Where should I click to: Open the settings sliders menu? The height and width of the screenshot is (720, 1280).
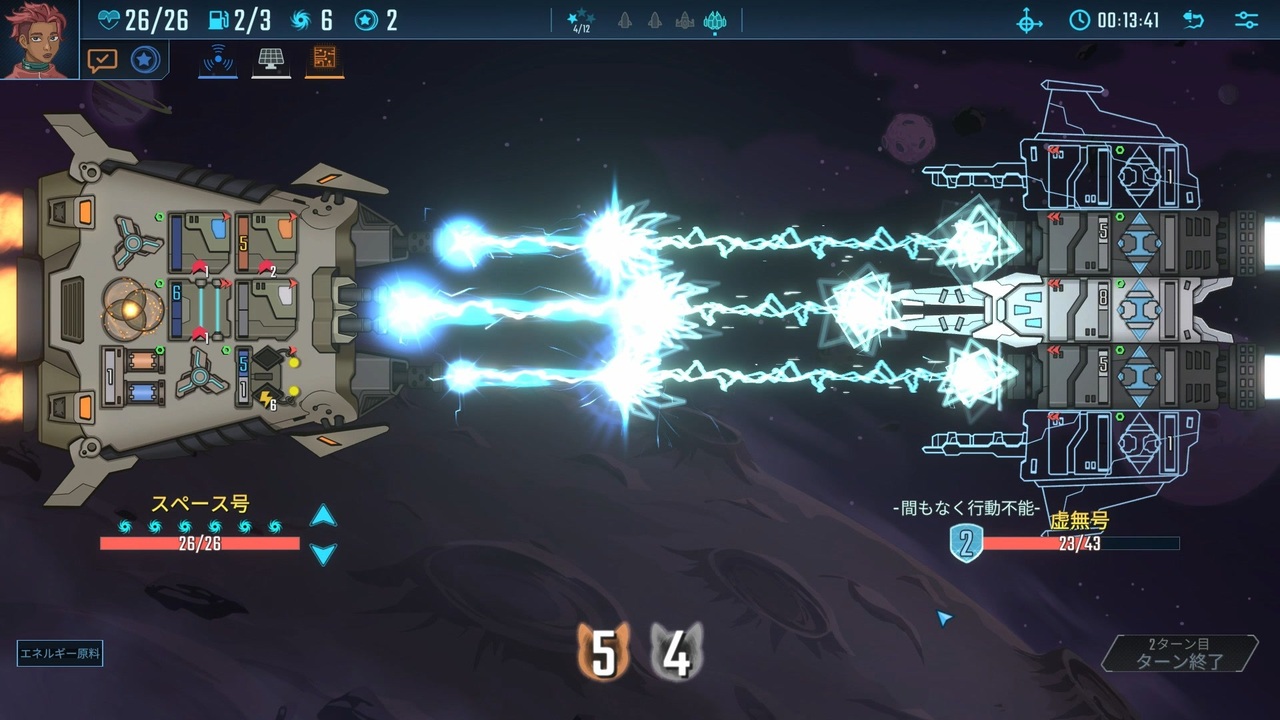tap(1246, 20)
